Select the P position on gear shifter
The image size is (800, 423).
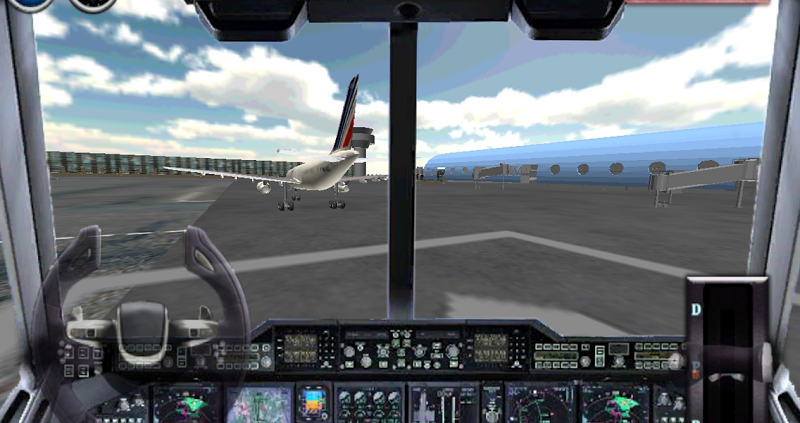(696, 364)
